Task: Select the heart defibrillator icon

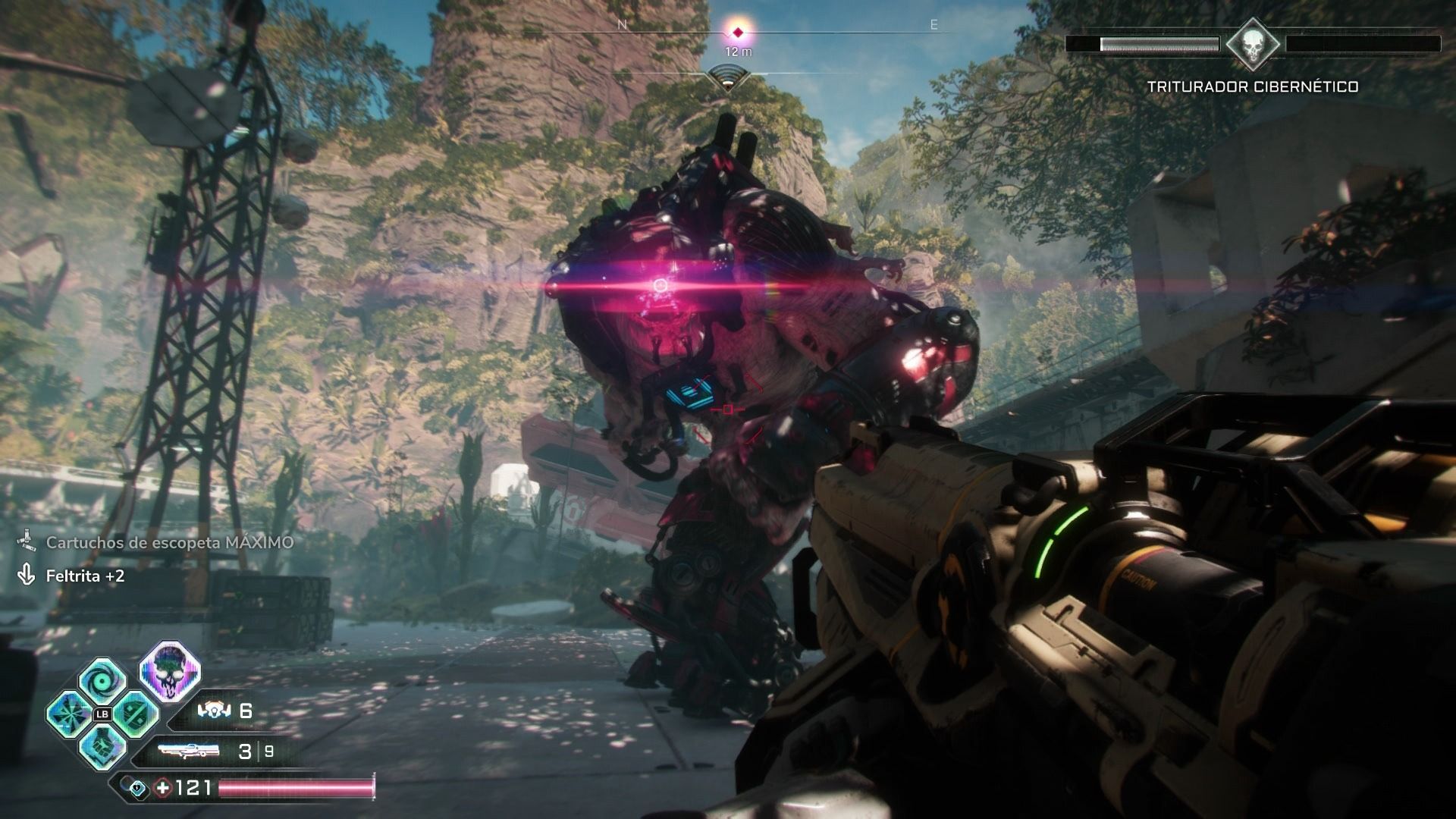Action: (138, 788)
